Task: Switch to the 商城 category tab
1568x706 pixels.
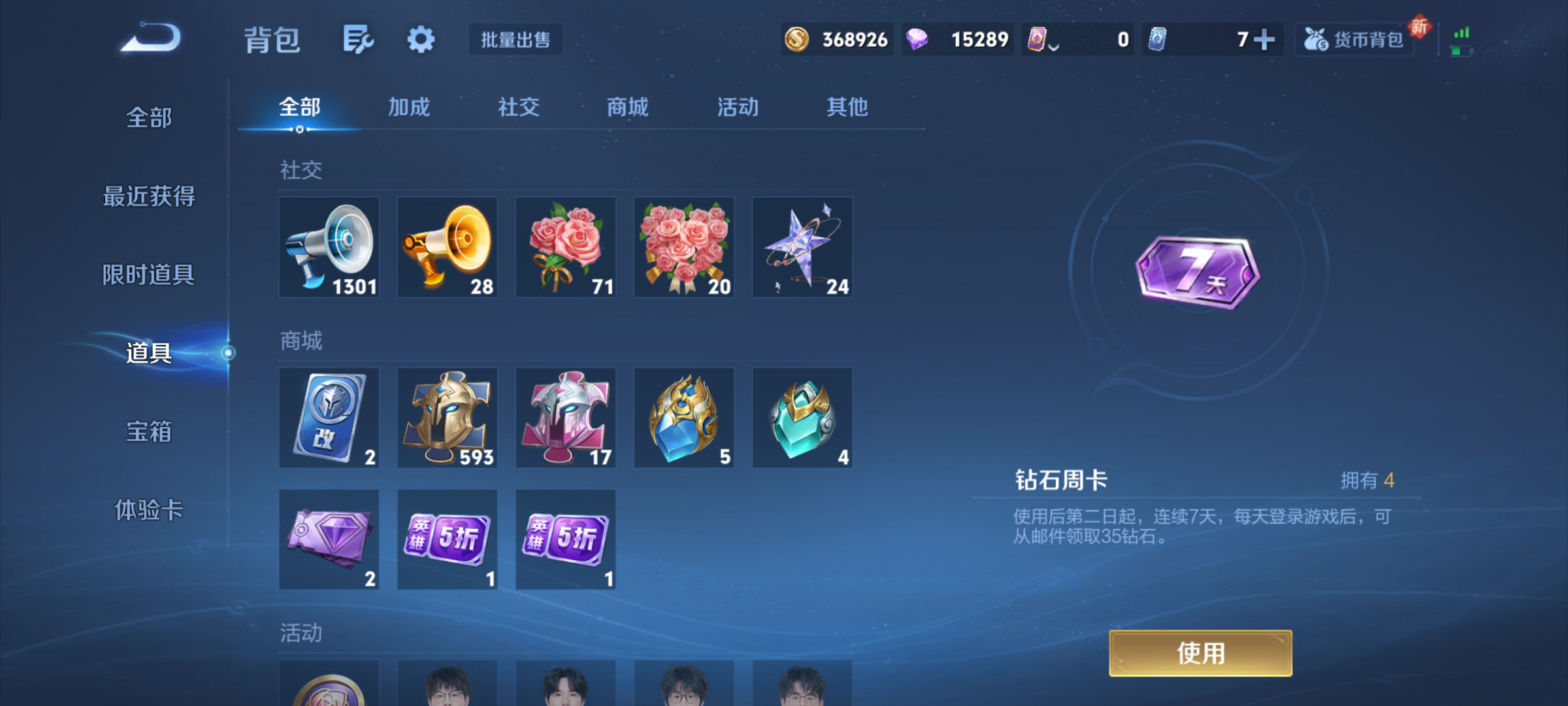Action: click(x=627, y=108)
